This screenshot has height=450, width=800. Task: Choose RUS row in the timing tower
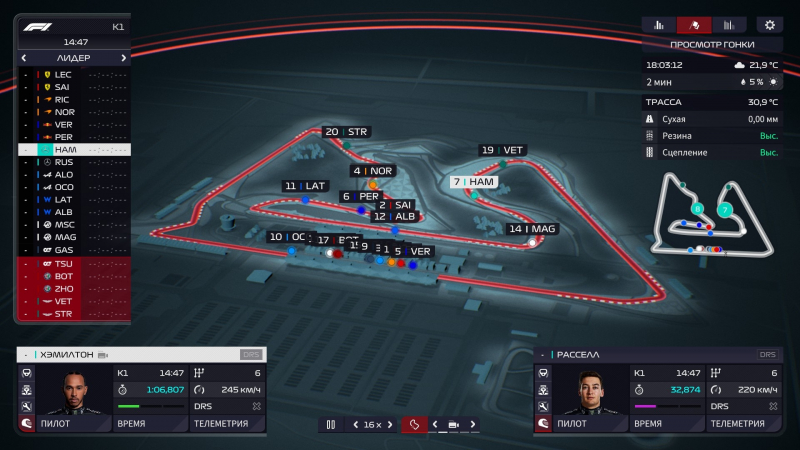pos(63,162)
